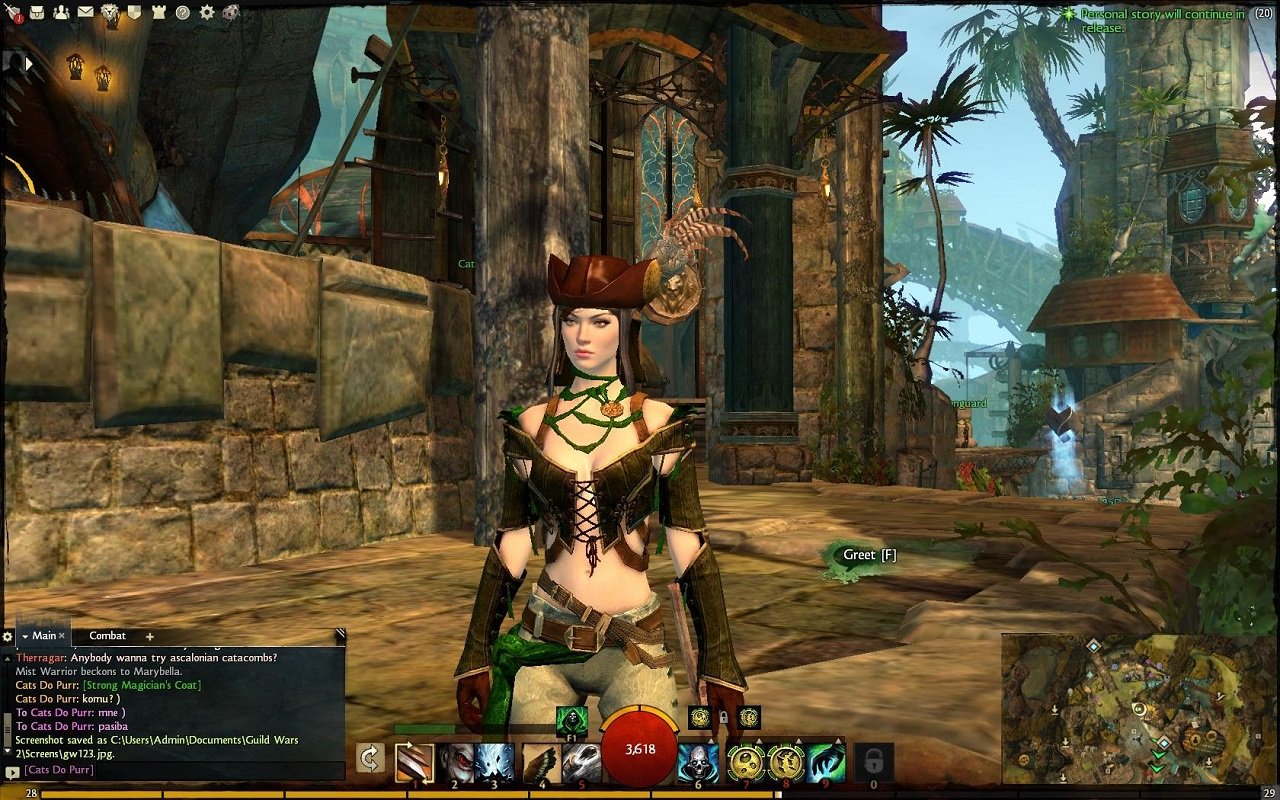Select the Main chat tab

point(44,635)
